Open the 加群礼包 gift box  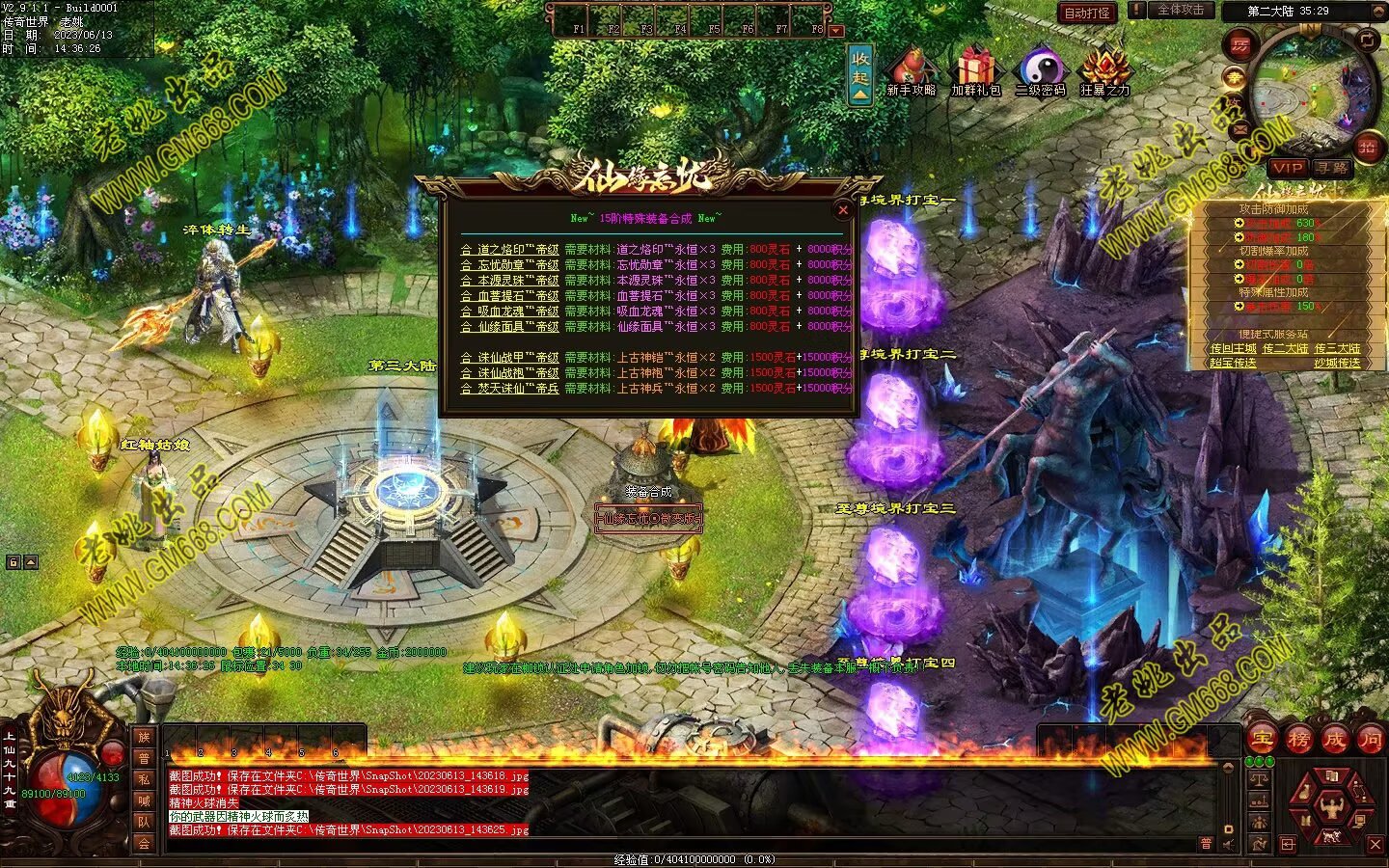click(x=976, y=71)
